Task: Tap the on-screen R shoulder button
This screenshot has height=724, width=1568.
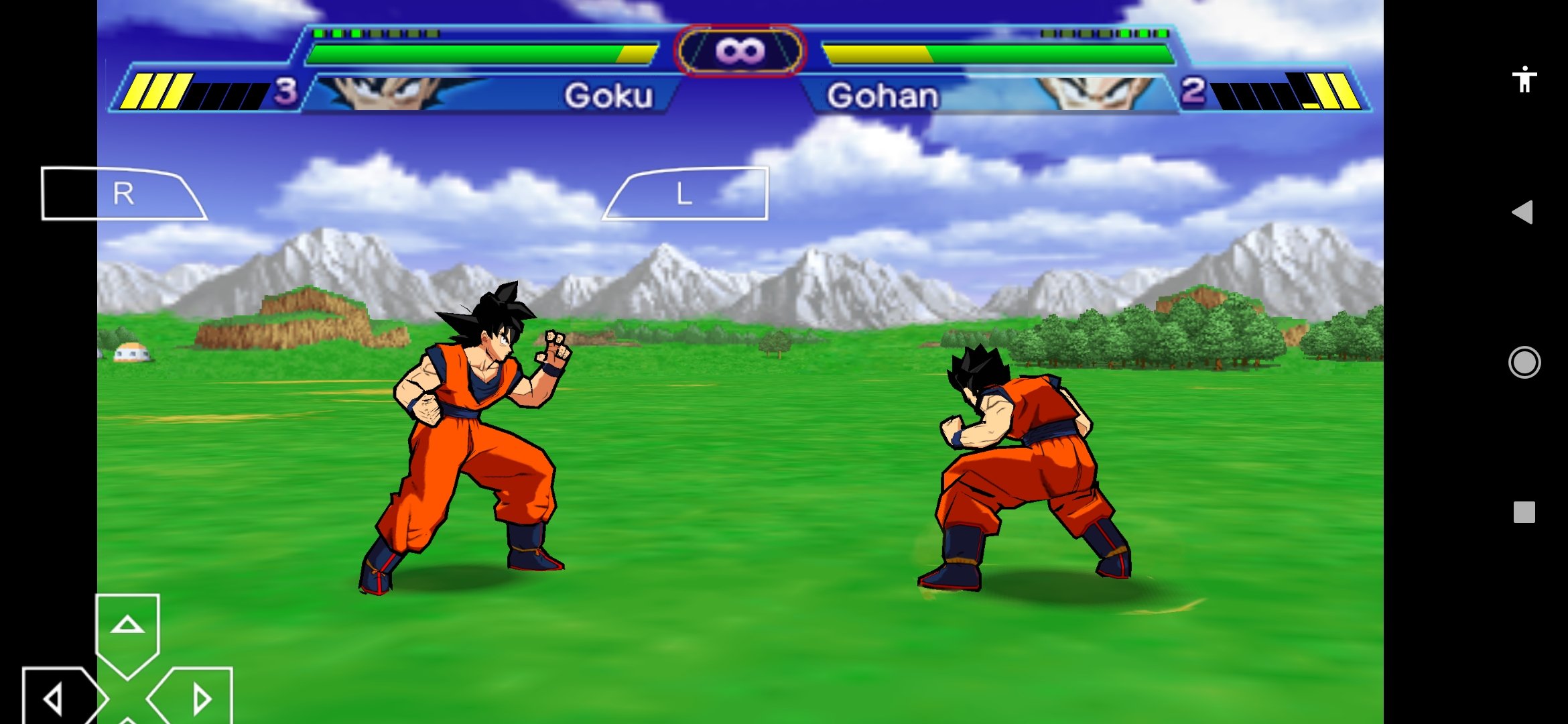Action: 123,194
